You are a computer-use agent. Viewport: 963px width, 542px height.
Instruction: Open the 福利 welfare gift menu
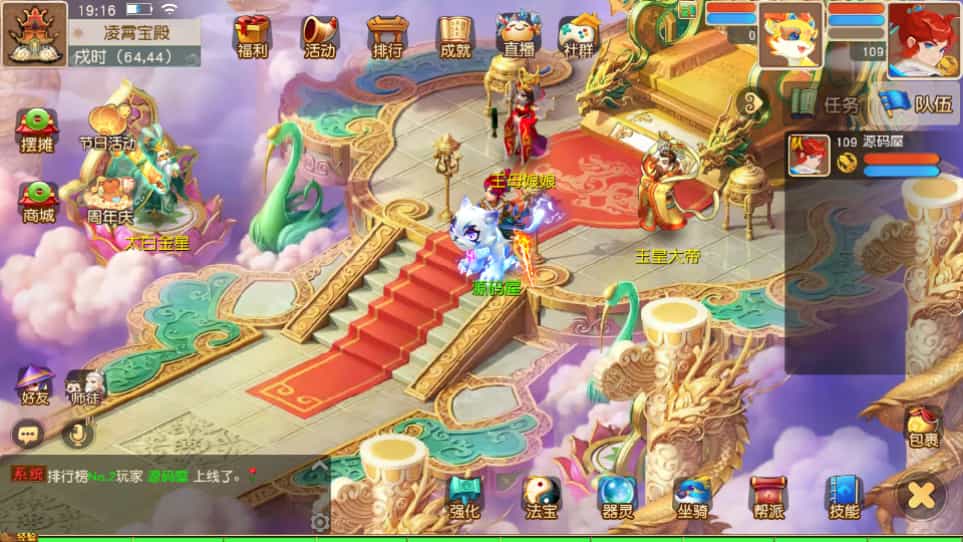[252, 36]
